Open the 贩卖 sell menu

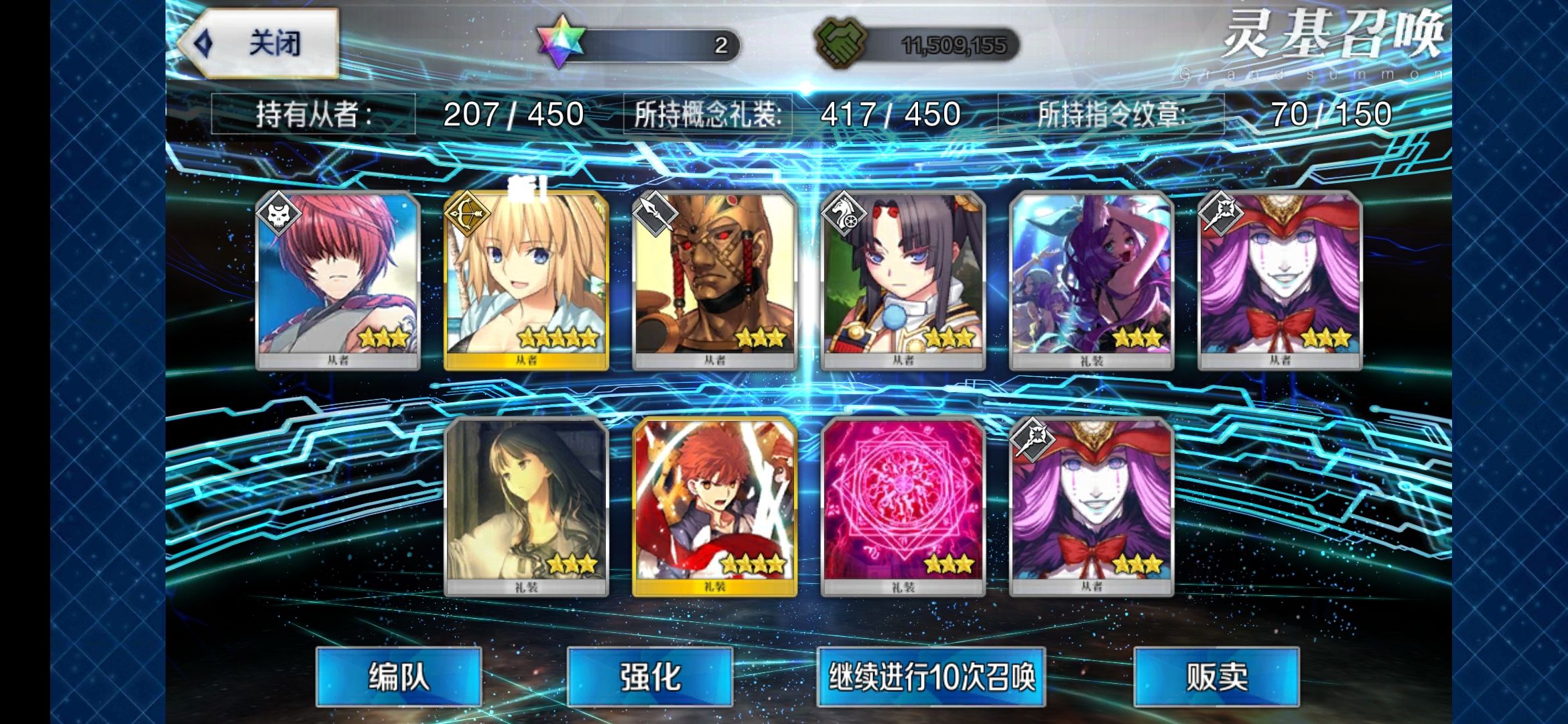tap(1216, 676)
